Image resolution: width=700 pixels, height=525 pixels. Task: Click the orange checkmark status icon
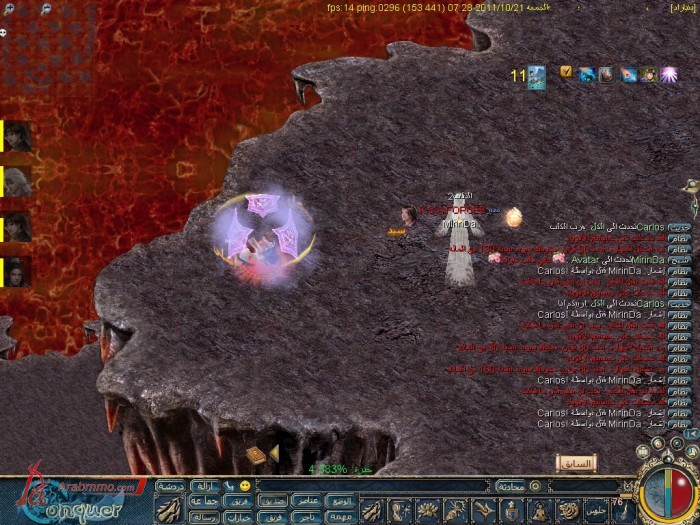(566, 72)
